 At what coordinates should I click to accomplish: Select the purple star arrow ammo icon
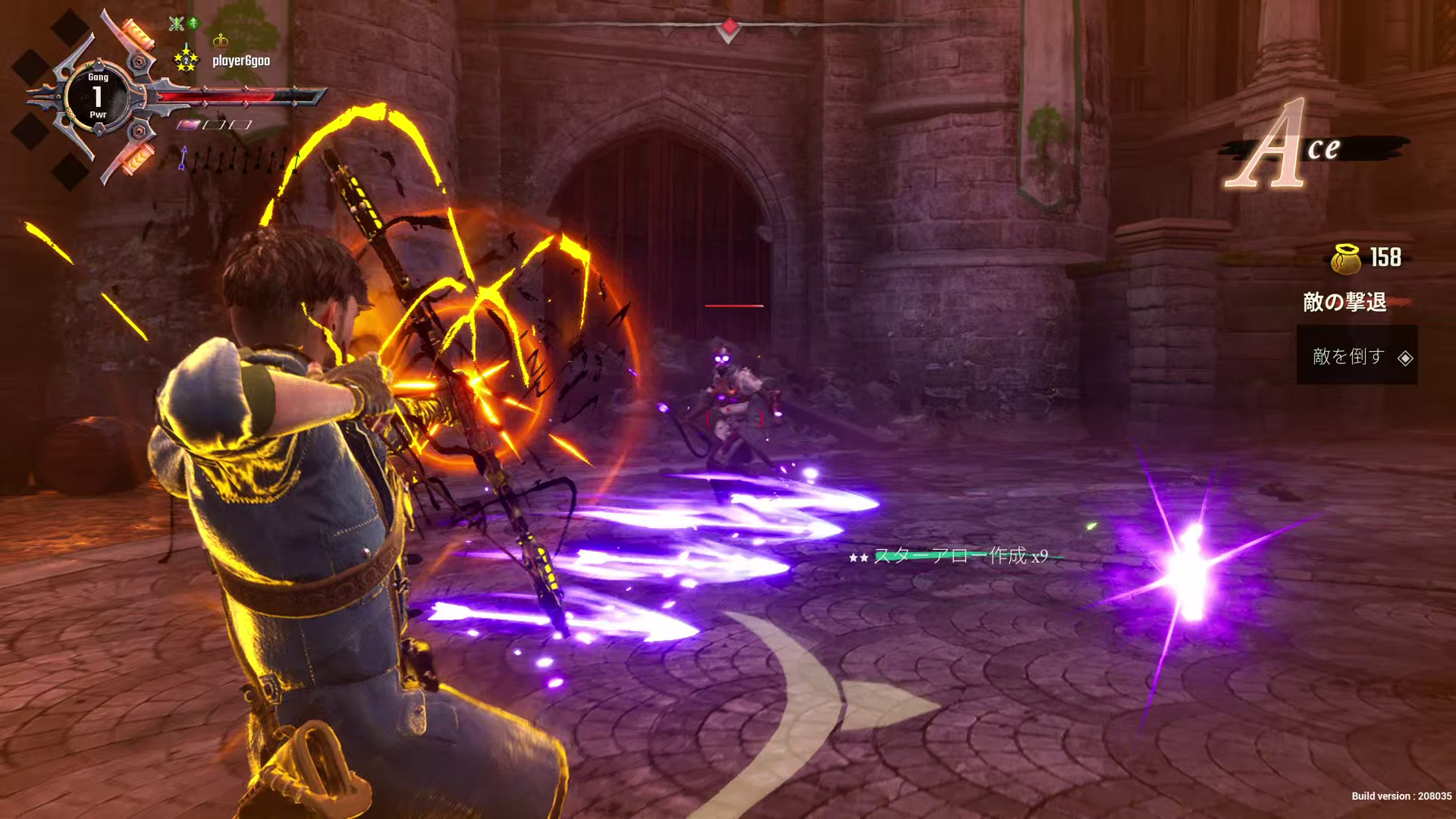[183, 158]
